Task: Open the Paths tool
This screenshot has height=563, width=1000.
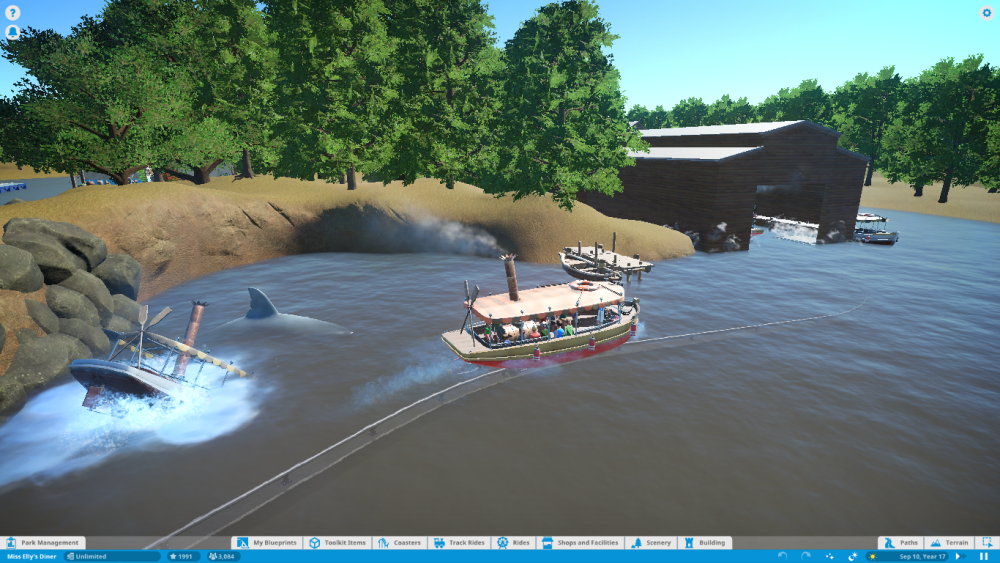Action: [900, 543]
